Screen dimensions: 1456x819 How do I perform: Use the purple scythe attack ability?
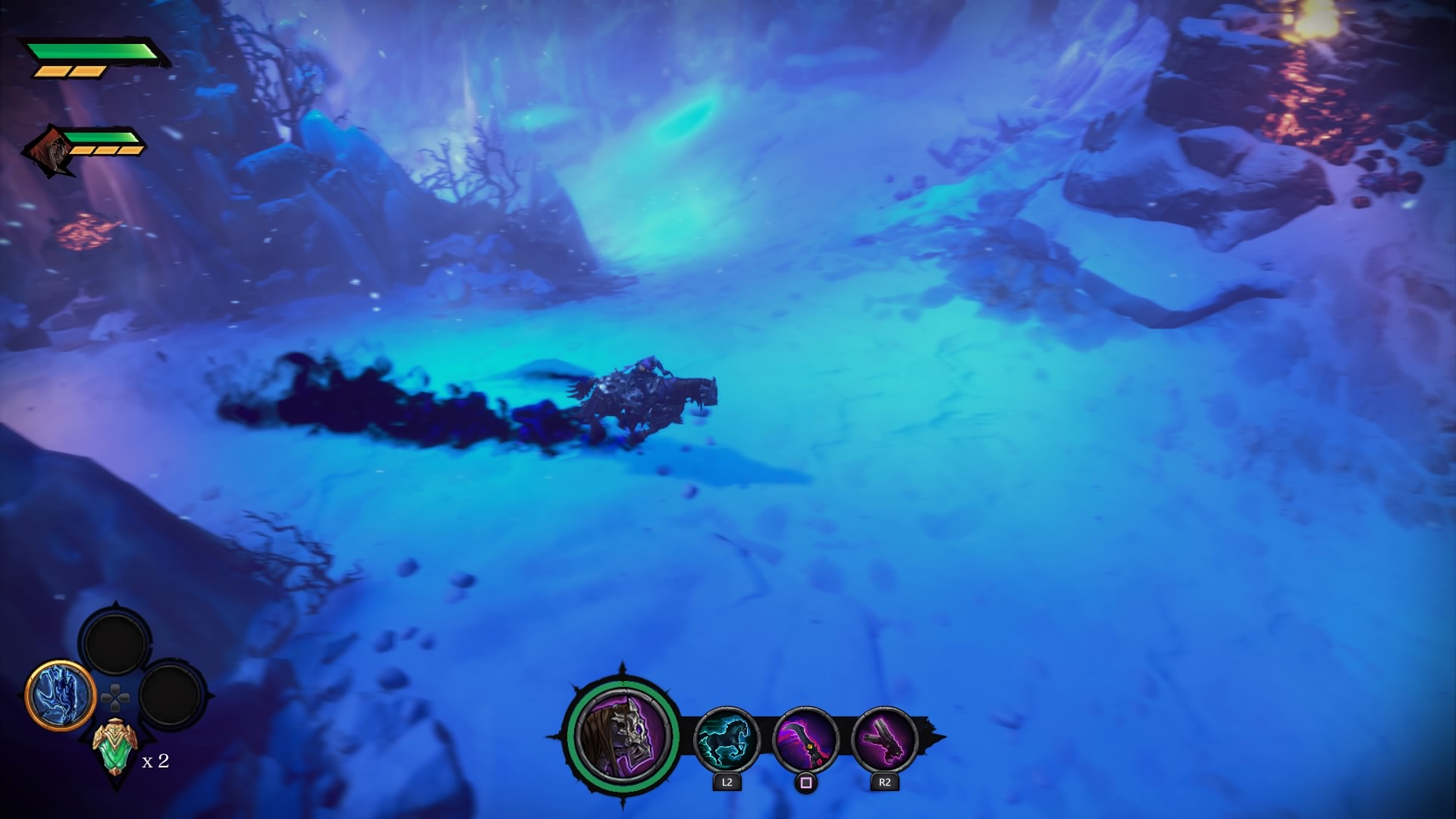(x=805, y=739)
